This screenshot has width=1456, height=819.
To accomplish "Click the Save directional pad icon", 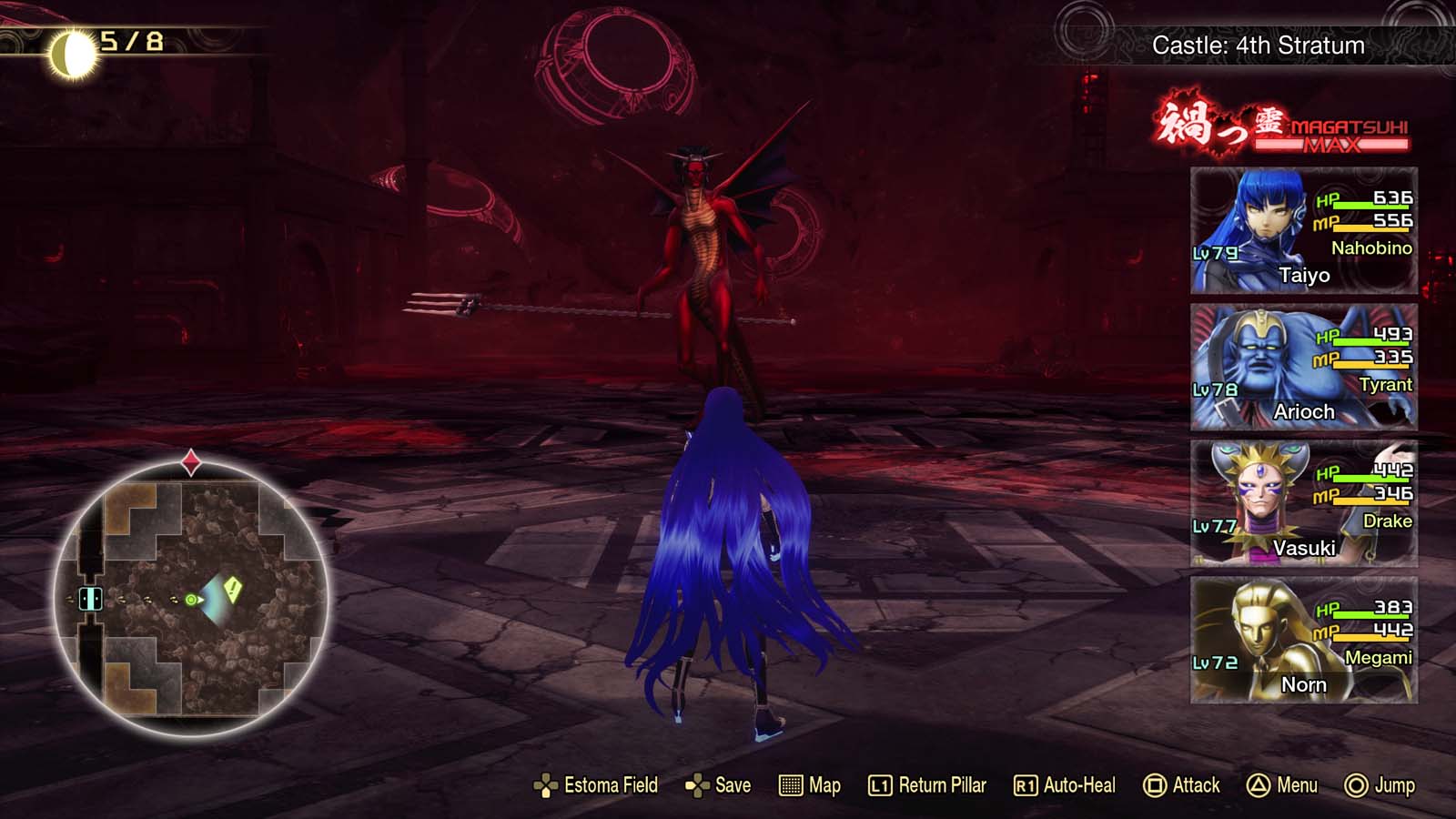I will 696,784.
